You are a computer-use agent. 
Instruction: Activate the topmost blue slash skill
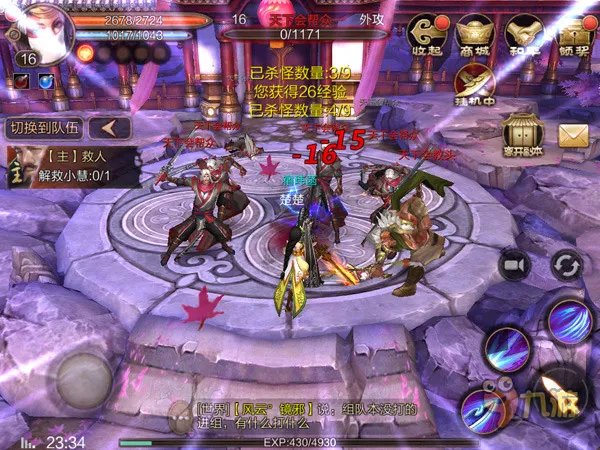tap(572, 320)
